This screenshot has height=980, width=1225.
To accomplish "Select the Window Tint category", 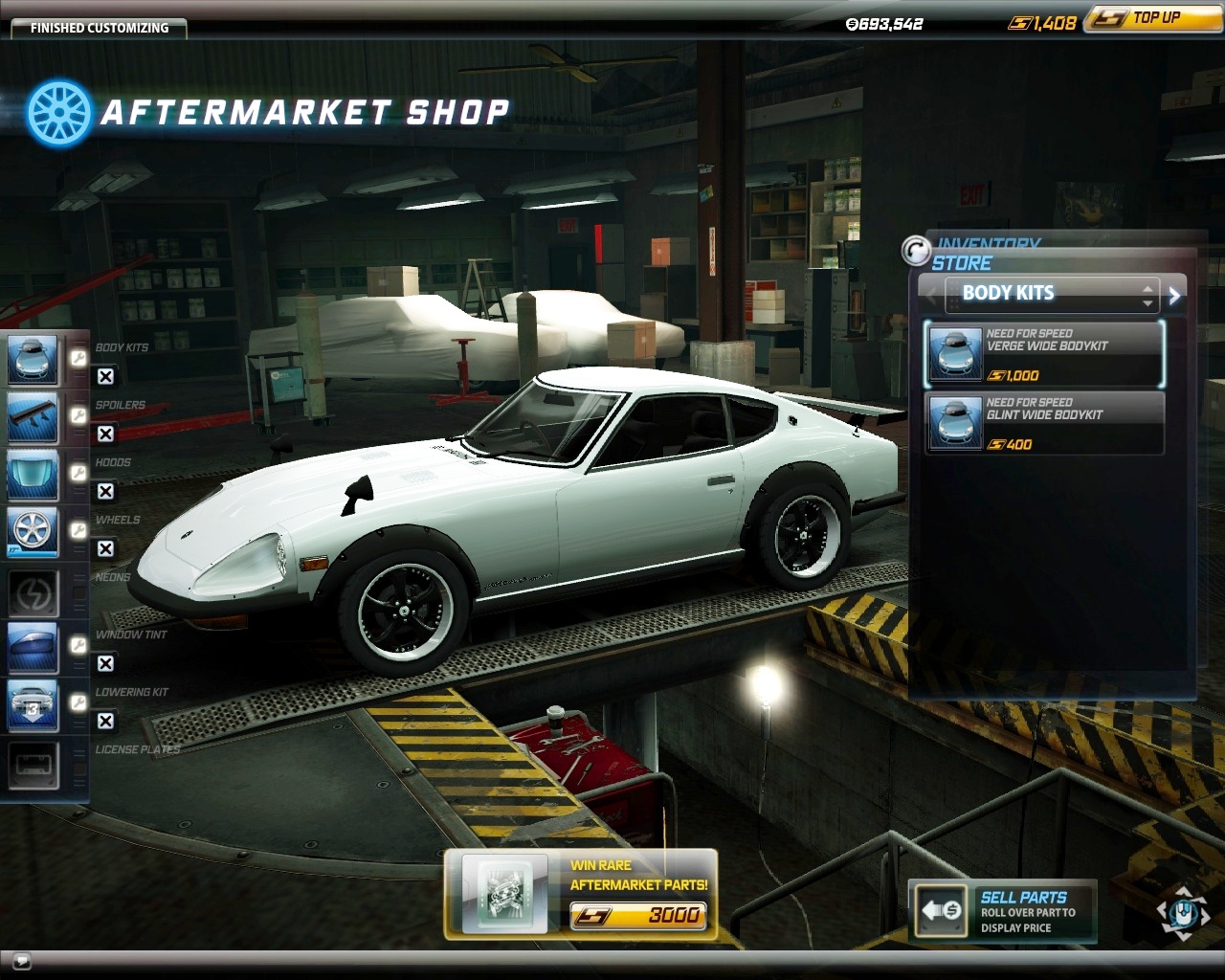I will point(33,647).
